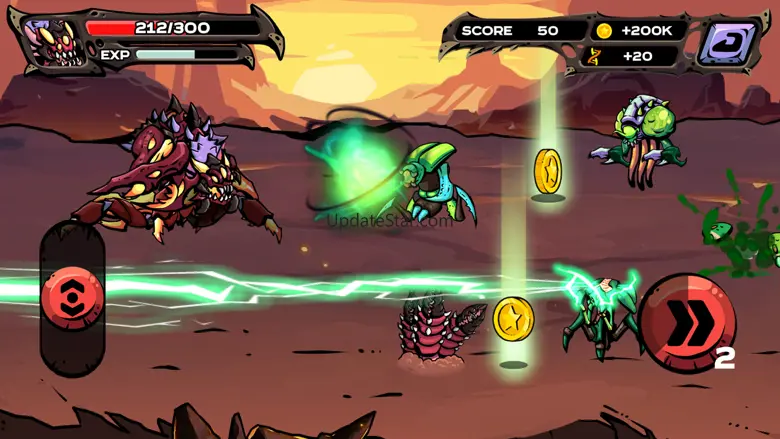Select the monster portrait icon
This screenshot has height=439, width=780.
click(x=54, y=42)
